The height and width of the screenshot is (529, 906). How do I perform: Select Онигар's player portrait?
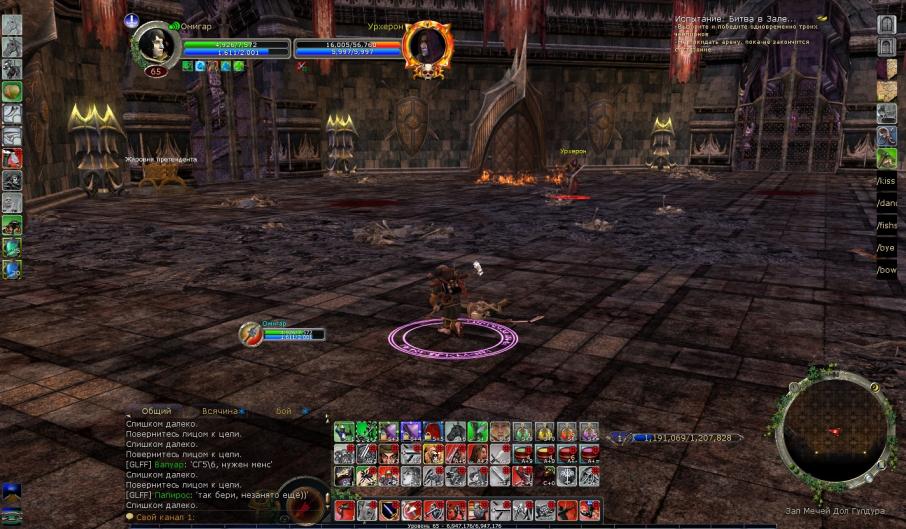point(155,45)
